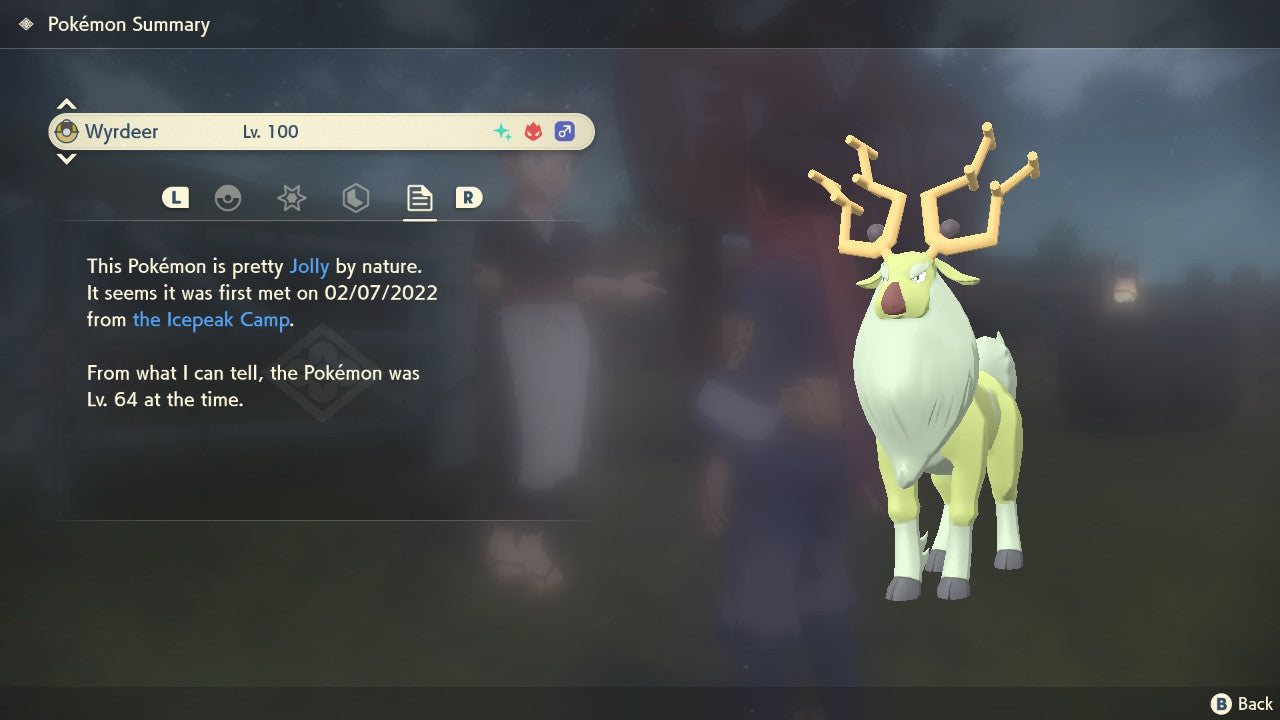Open the Icepeak Camp link
This screenshot has width=1280, height=720.
(211, 319)
